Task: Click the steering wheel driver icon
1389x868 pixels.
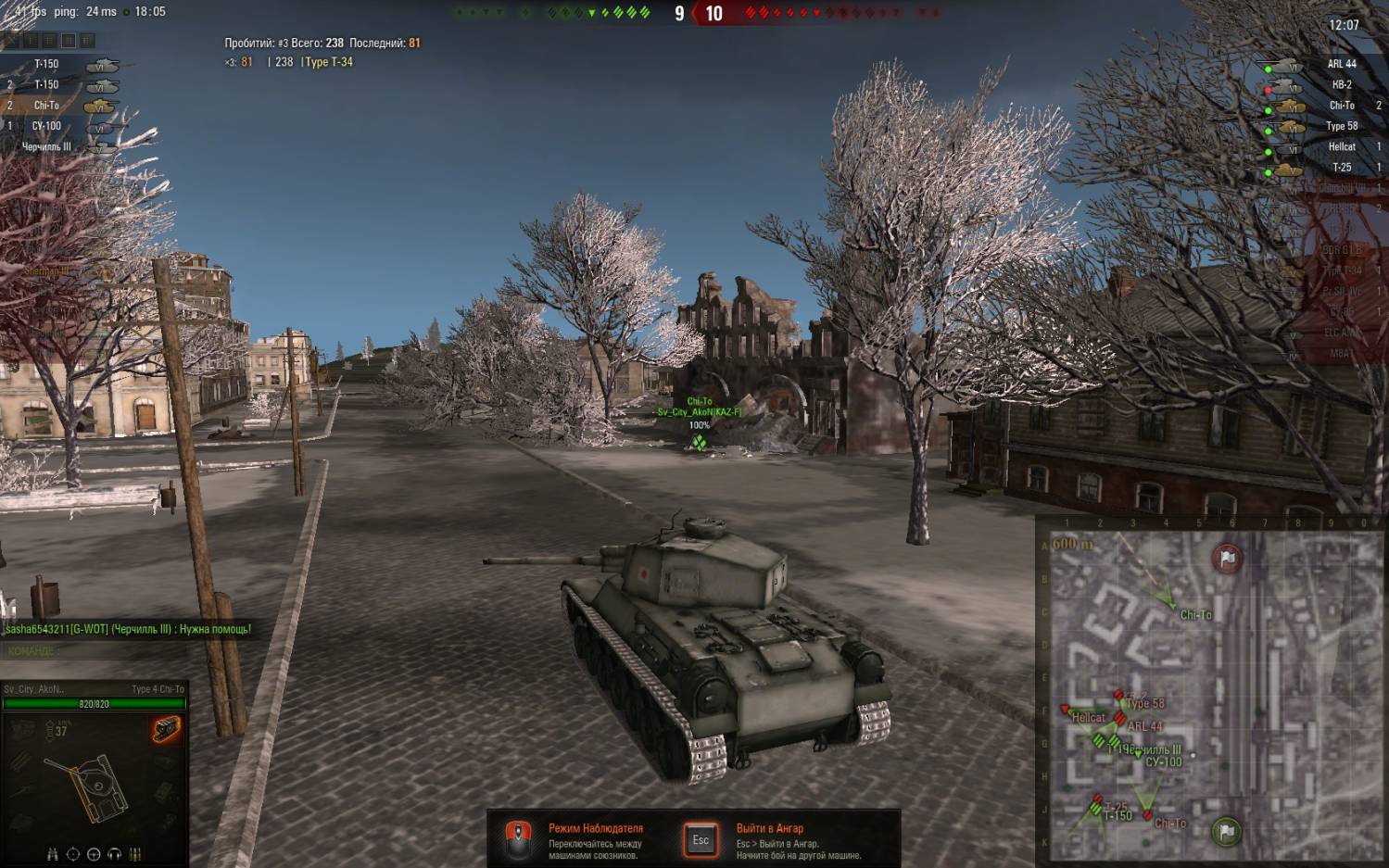Action: tap(94, 854)
